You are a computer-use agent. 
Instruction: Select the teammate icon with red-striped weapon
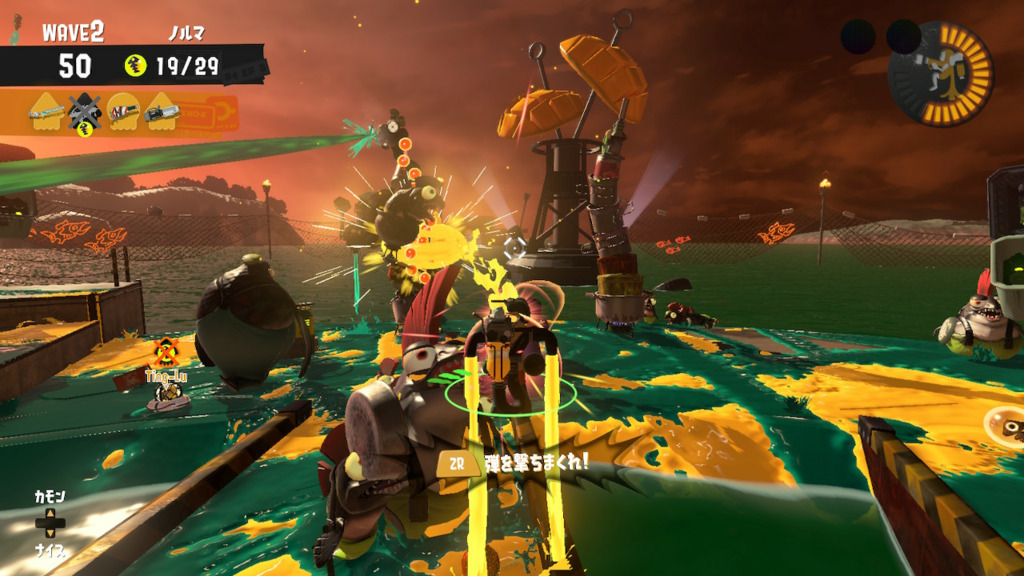pyautogui.click(x=123, y=113)
